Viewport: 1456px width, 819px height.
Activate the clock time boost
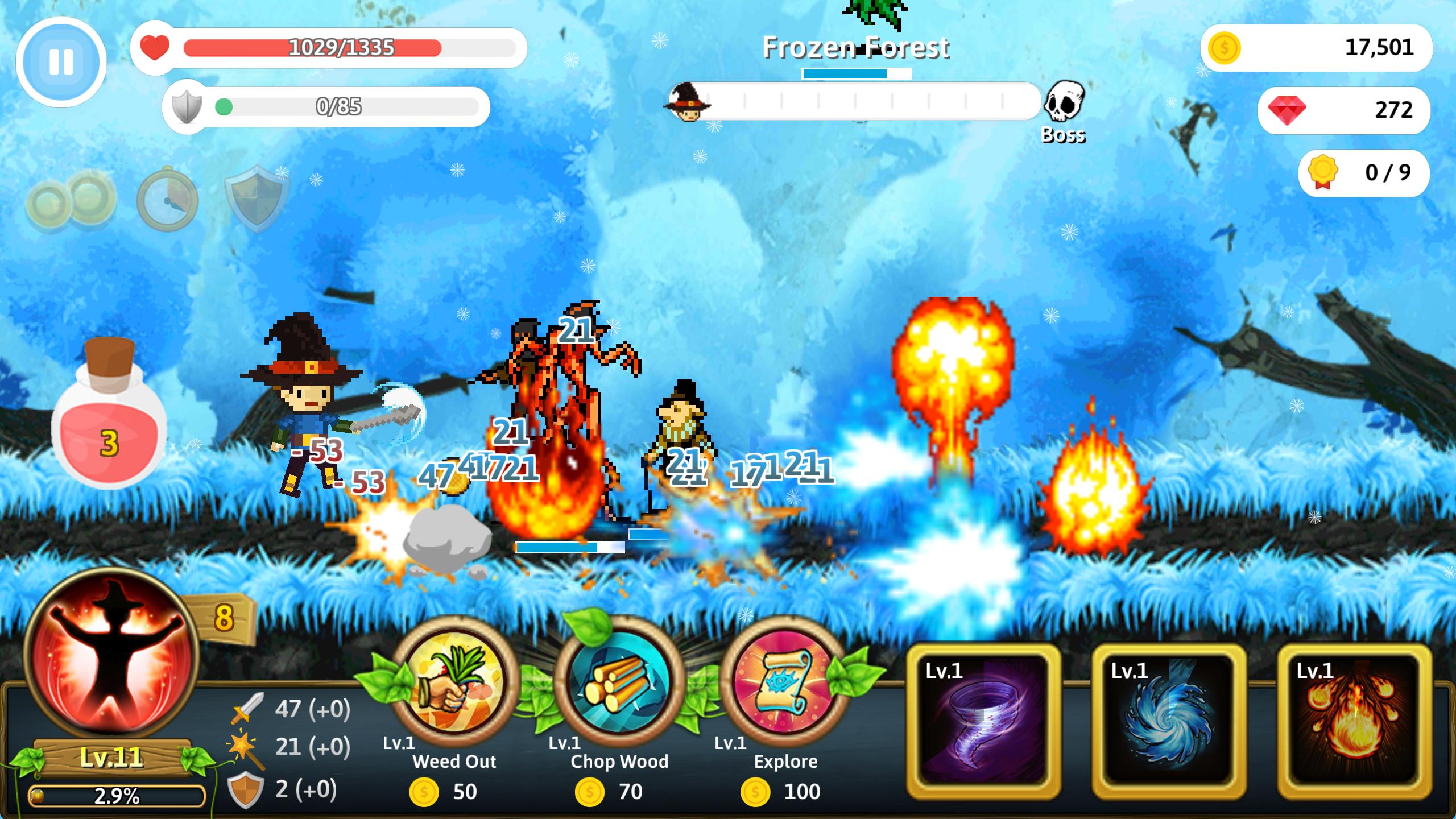(x=167, y=200)
